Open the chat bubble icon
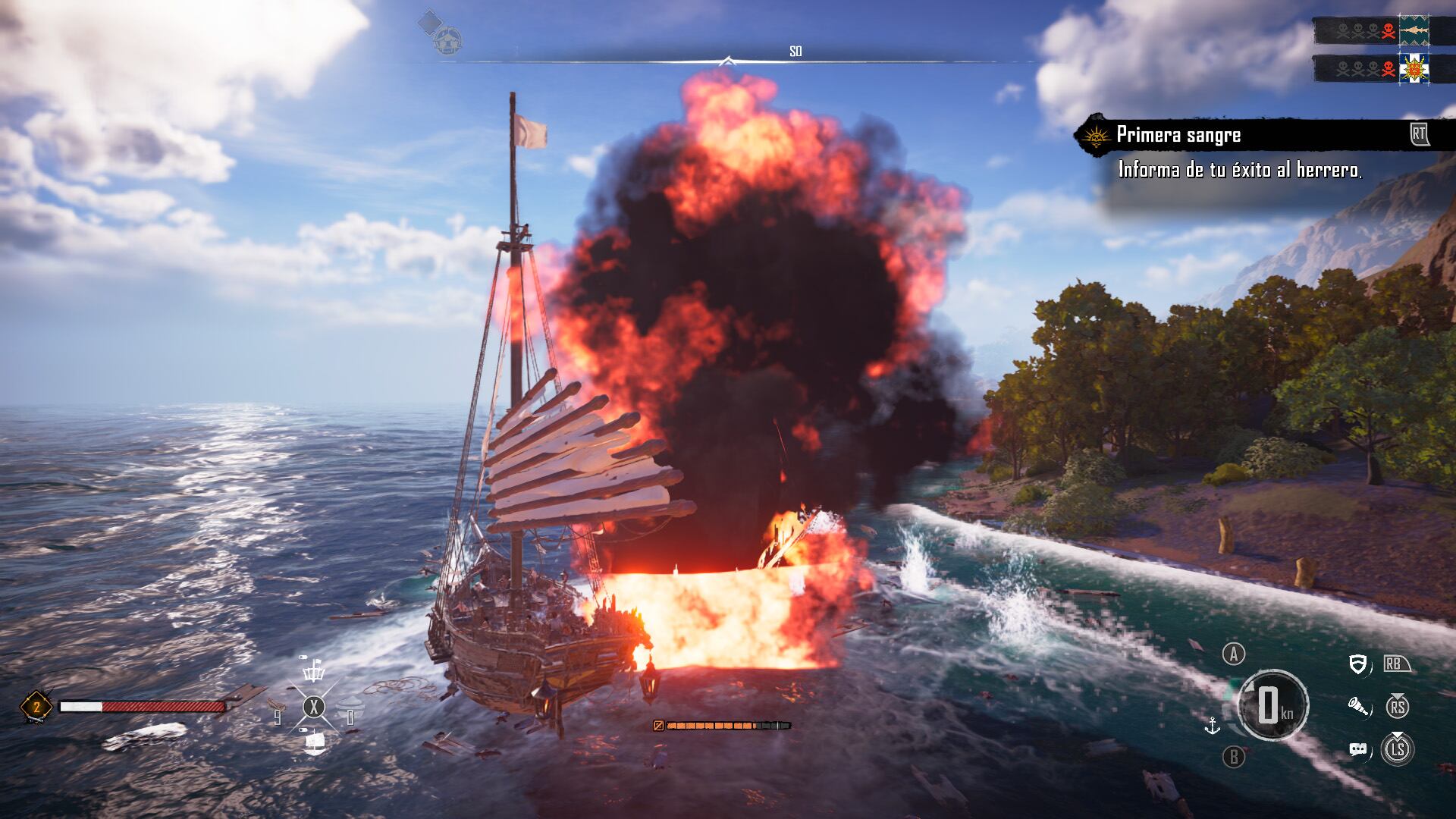Viewport: 1456px width, 819px height. (x=1358, y=750)
